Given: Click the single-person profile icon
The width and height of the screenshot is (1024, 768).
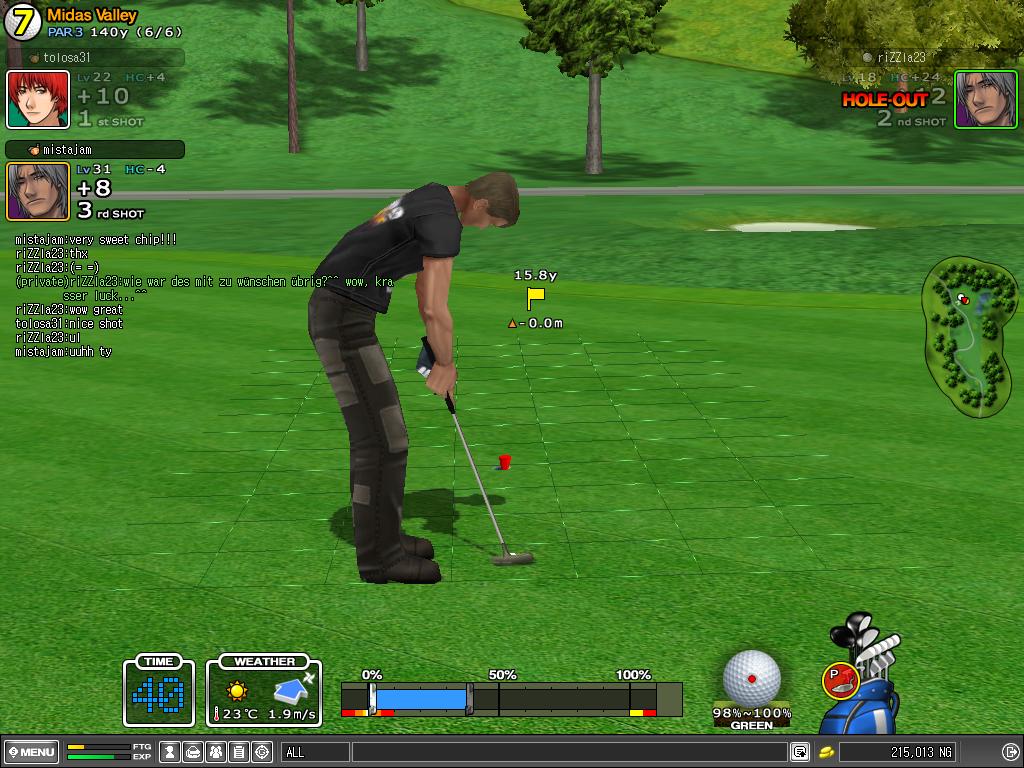Looking at the screenshot, I should (170, 752).
